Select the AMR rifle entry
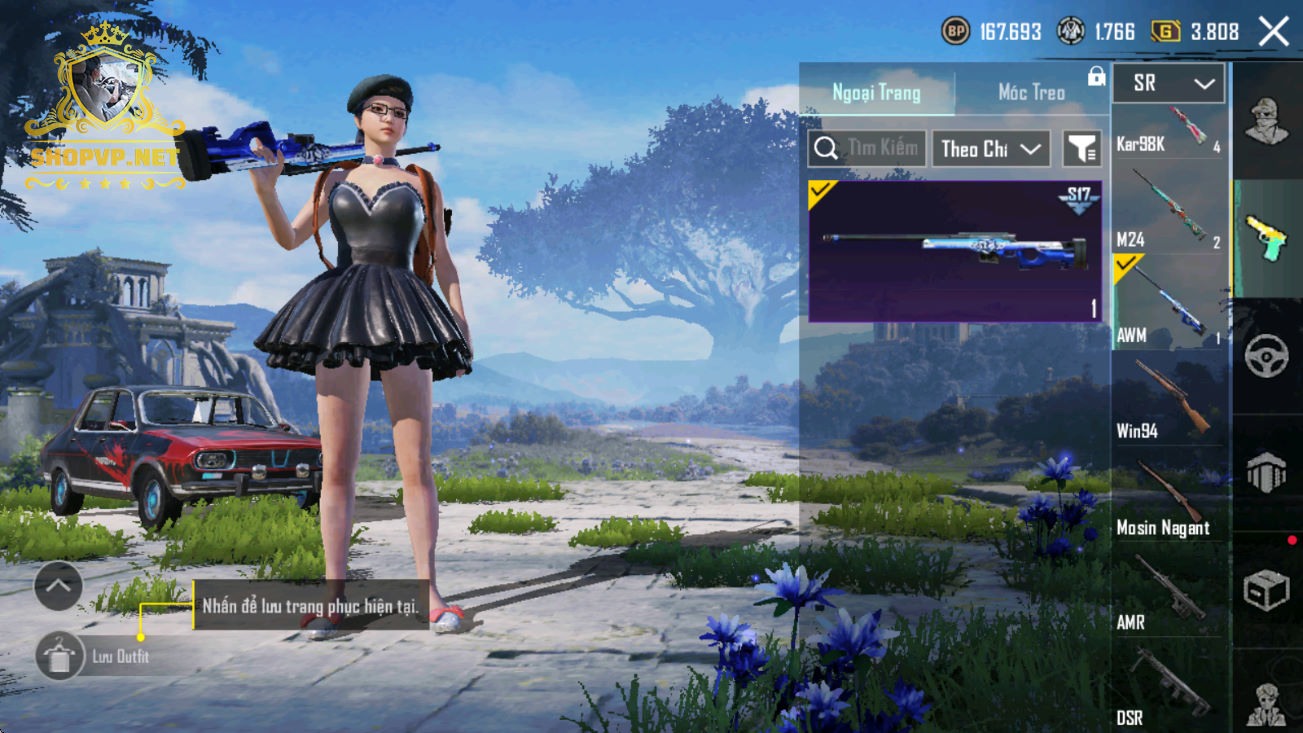 pos(1169,590)
